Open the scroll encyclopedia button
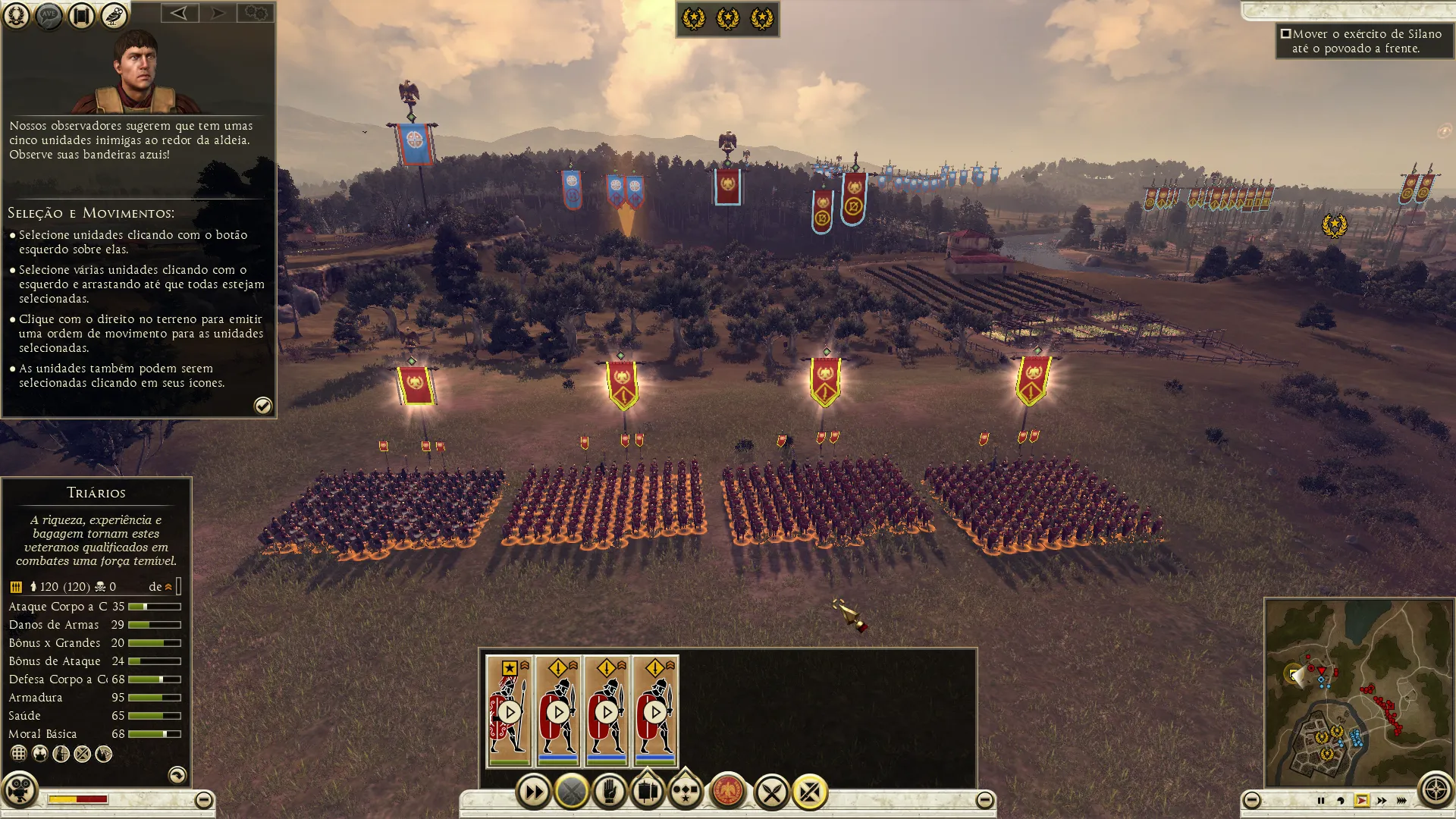Image resolution: width=1456 pixels, height=819 pixels. (81, 15)
